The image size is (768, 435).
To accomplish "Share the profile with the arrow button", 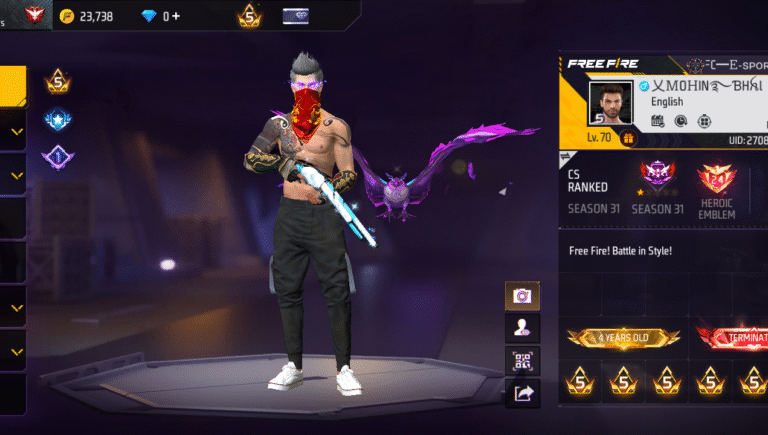I will point(521,394).
